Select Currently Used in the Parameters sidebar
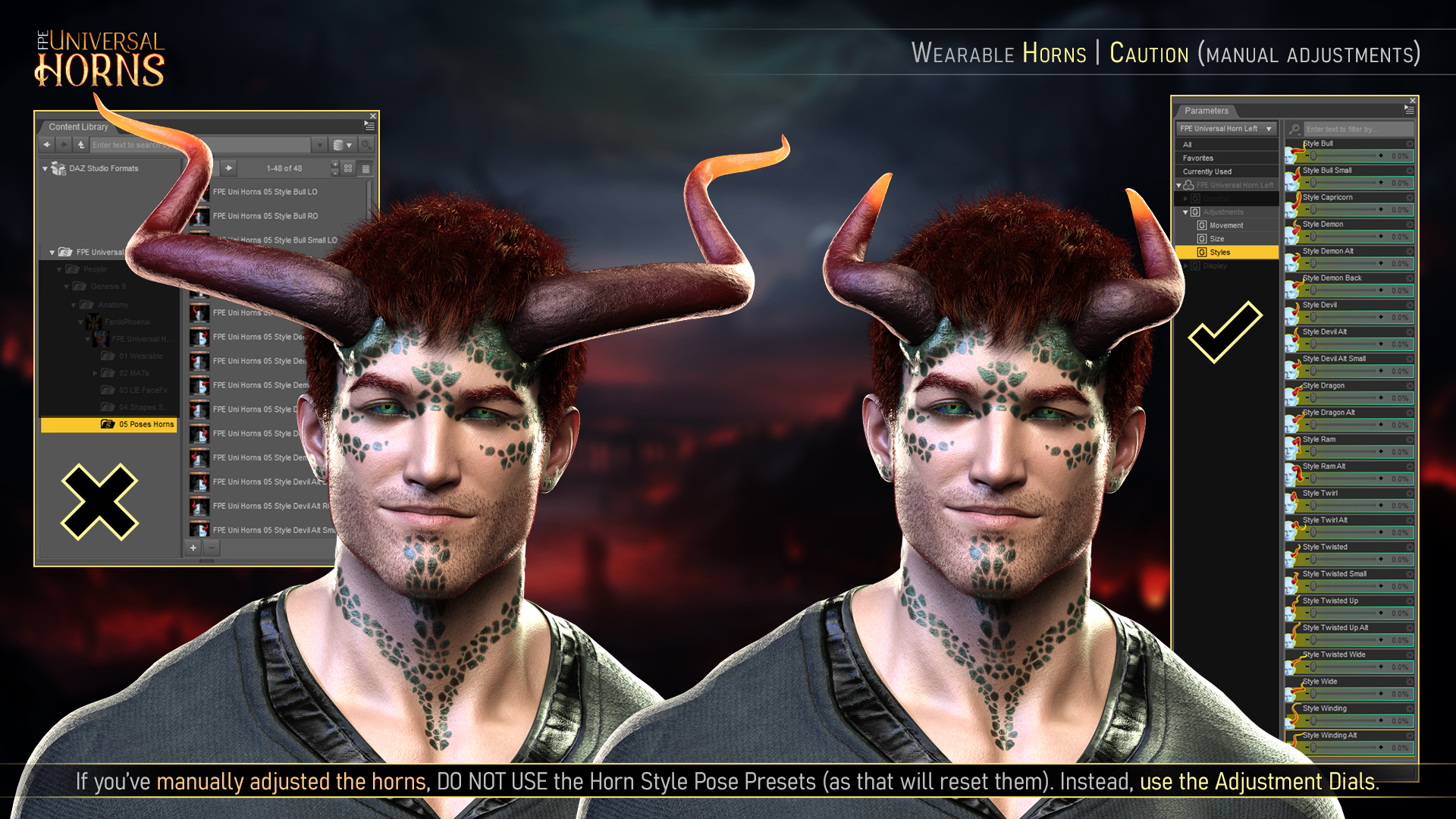 (1207, 171)
